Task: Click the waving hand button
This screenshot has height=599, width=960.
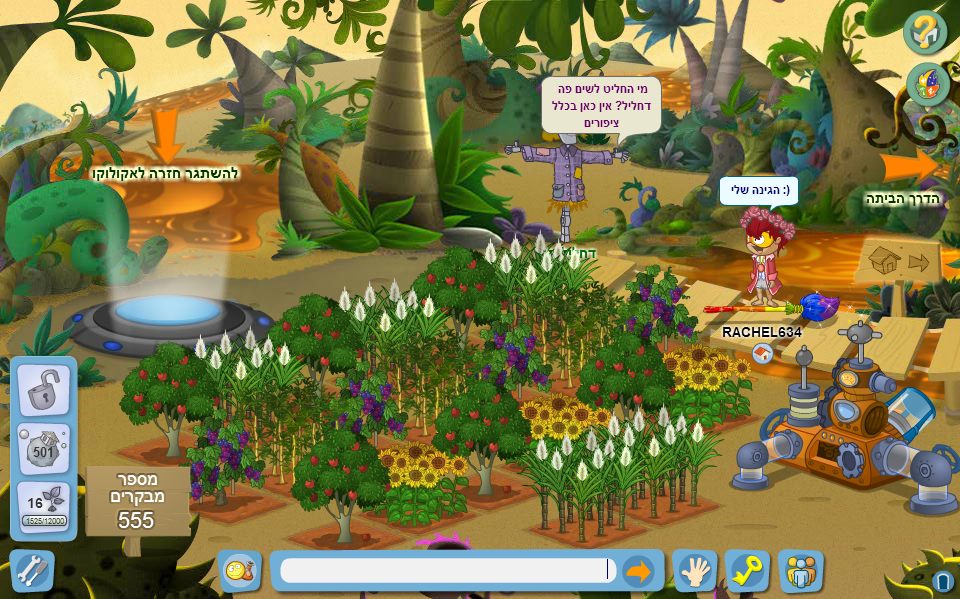Action: [x=694, y=571]
